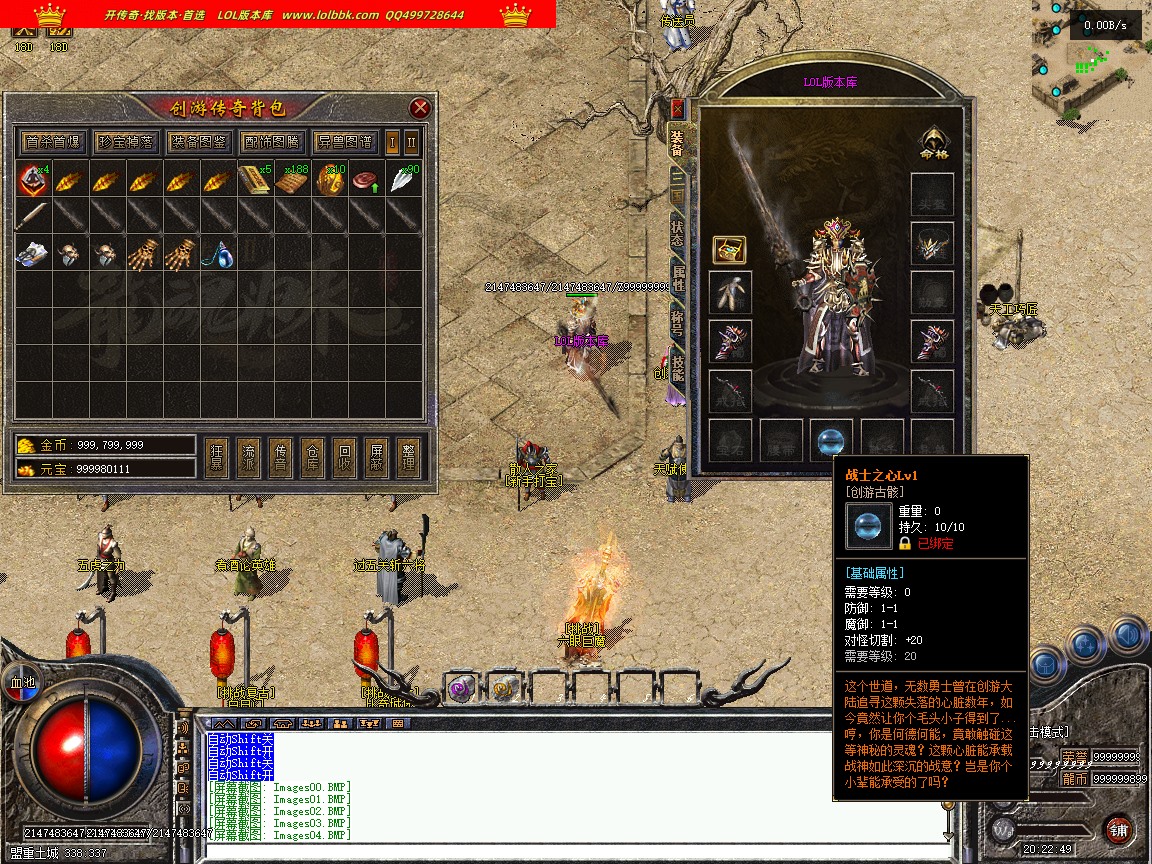
Task: Close the 创游传奇背包 inventory window
Action: [420, 108]
